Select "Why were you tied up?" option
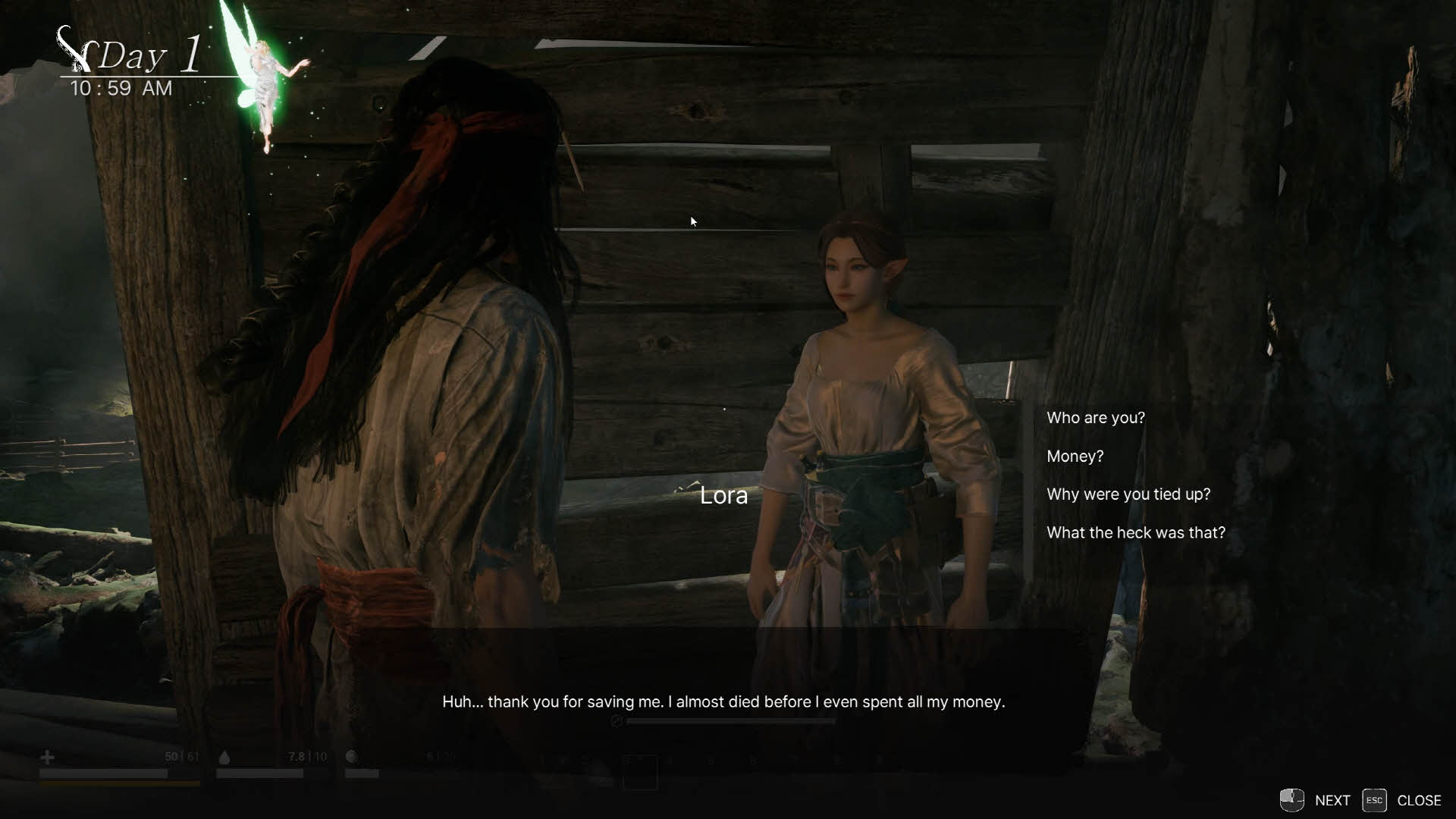Image resolution: width=1456 pixels, height=819 pixels. click(x=1128, y=494)
